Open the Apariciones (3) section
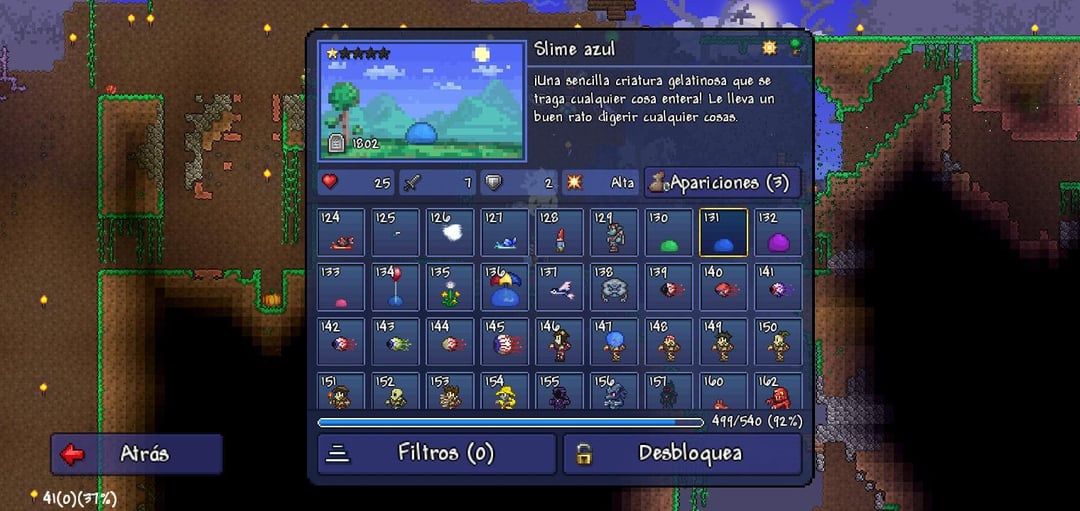1080x511 pixels. (x=722, y=183)
